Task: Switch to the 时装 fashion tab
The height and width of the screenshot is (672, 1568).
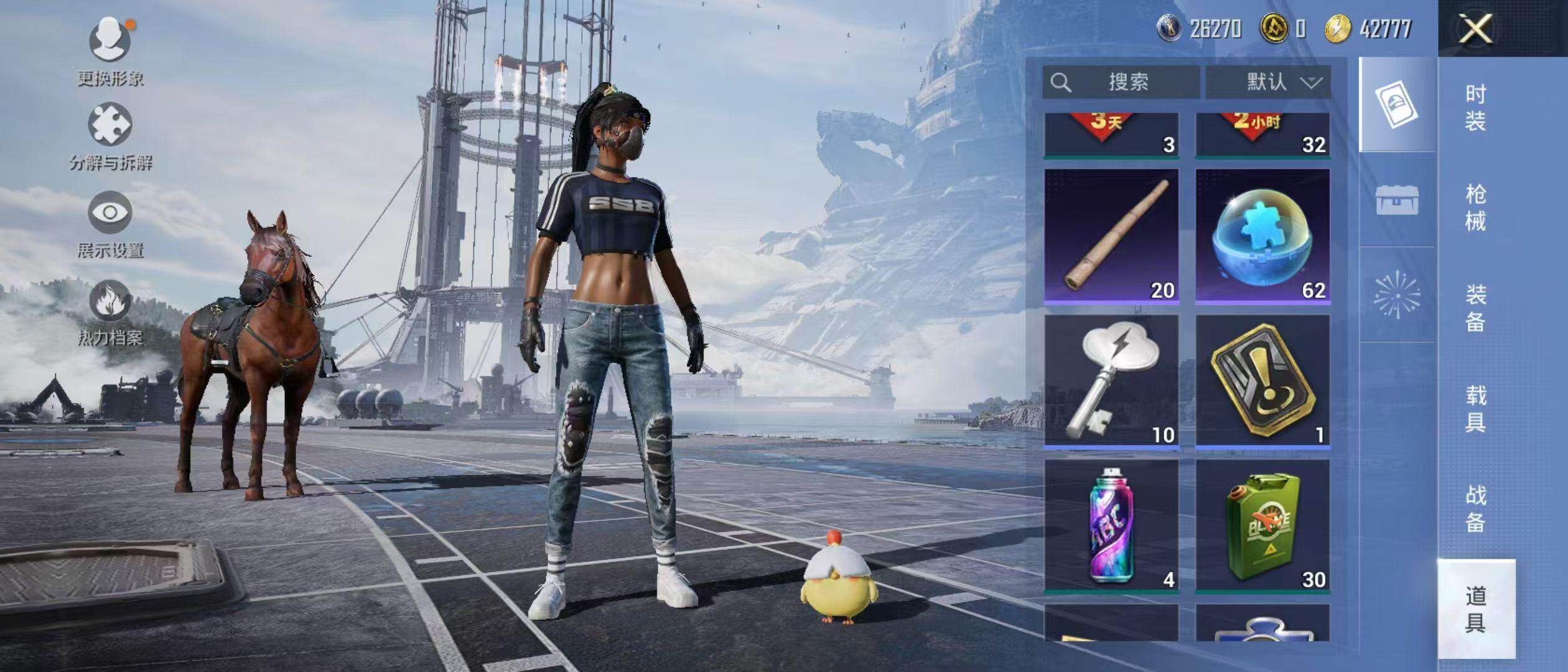Action: point(1475,108)
